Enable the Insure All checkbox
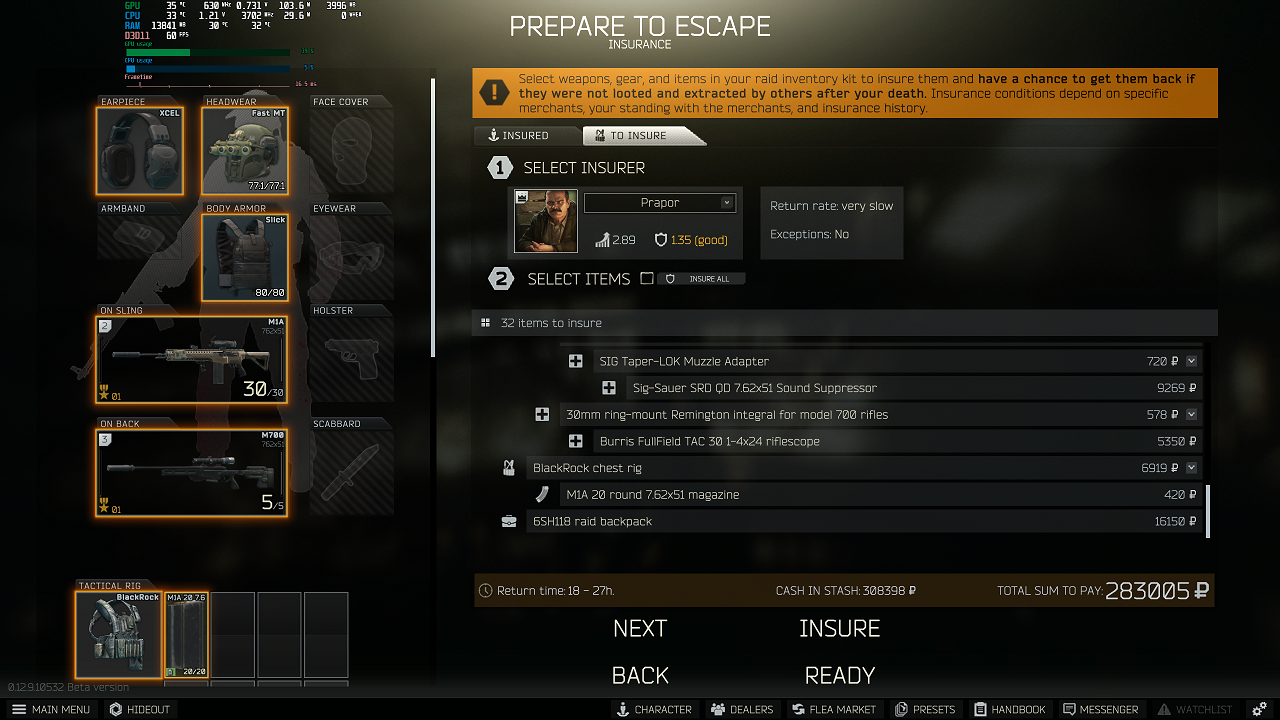This screenshot has height=720, width=1280. [646, 279]
